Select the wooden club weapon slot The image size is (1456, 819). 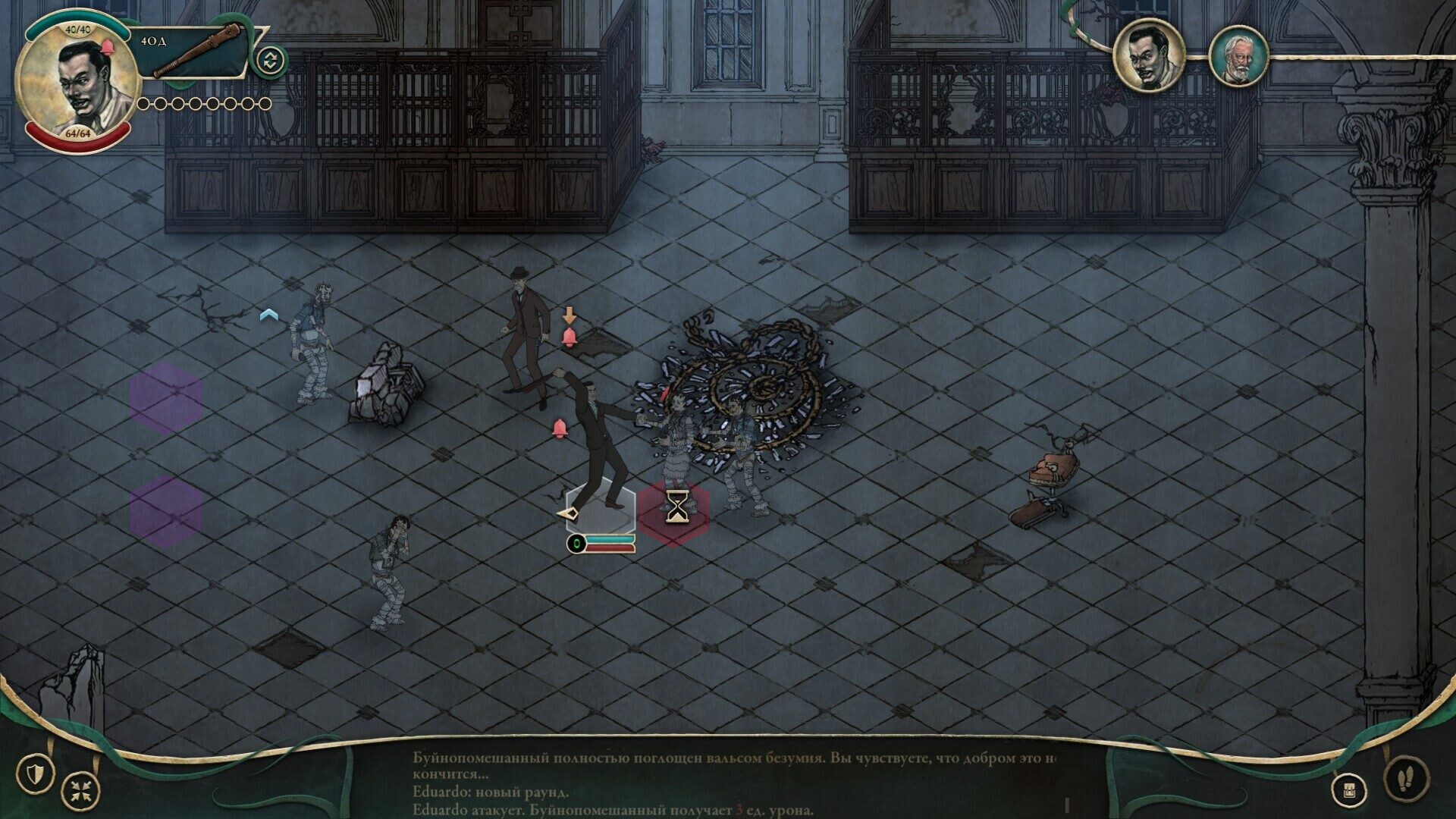pos(196,52)
